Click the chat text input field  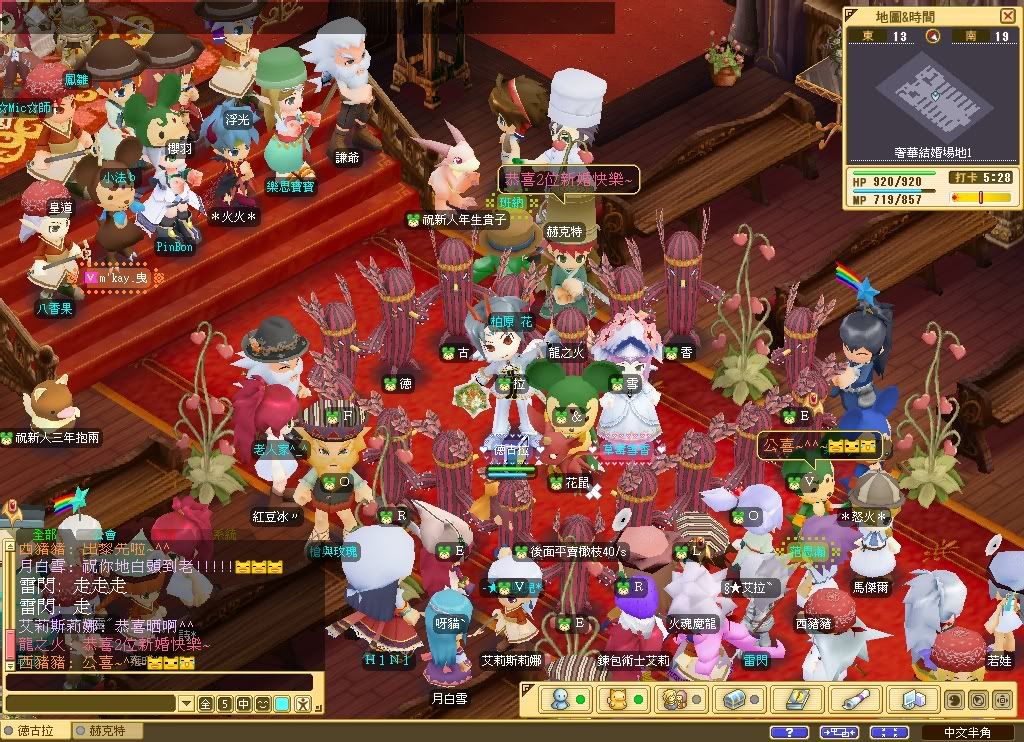(160, 683)
